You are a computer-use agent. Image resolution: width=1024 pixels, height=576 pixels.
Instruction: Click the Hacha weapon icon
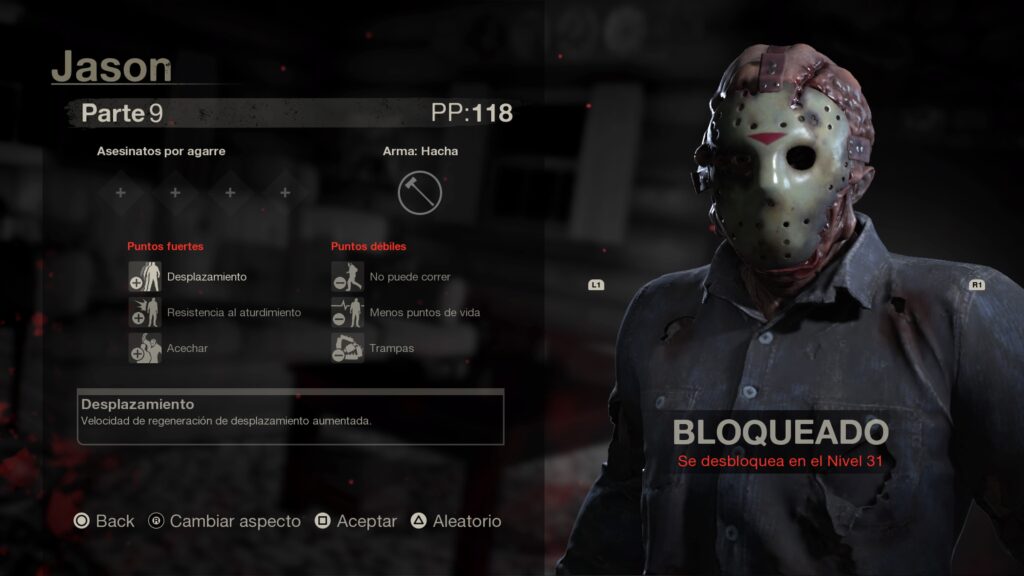[x=419, y=194]
